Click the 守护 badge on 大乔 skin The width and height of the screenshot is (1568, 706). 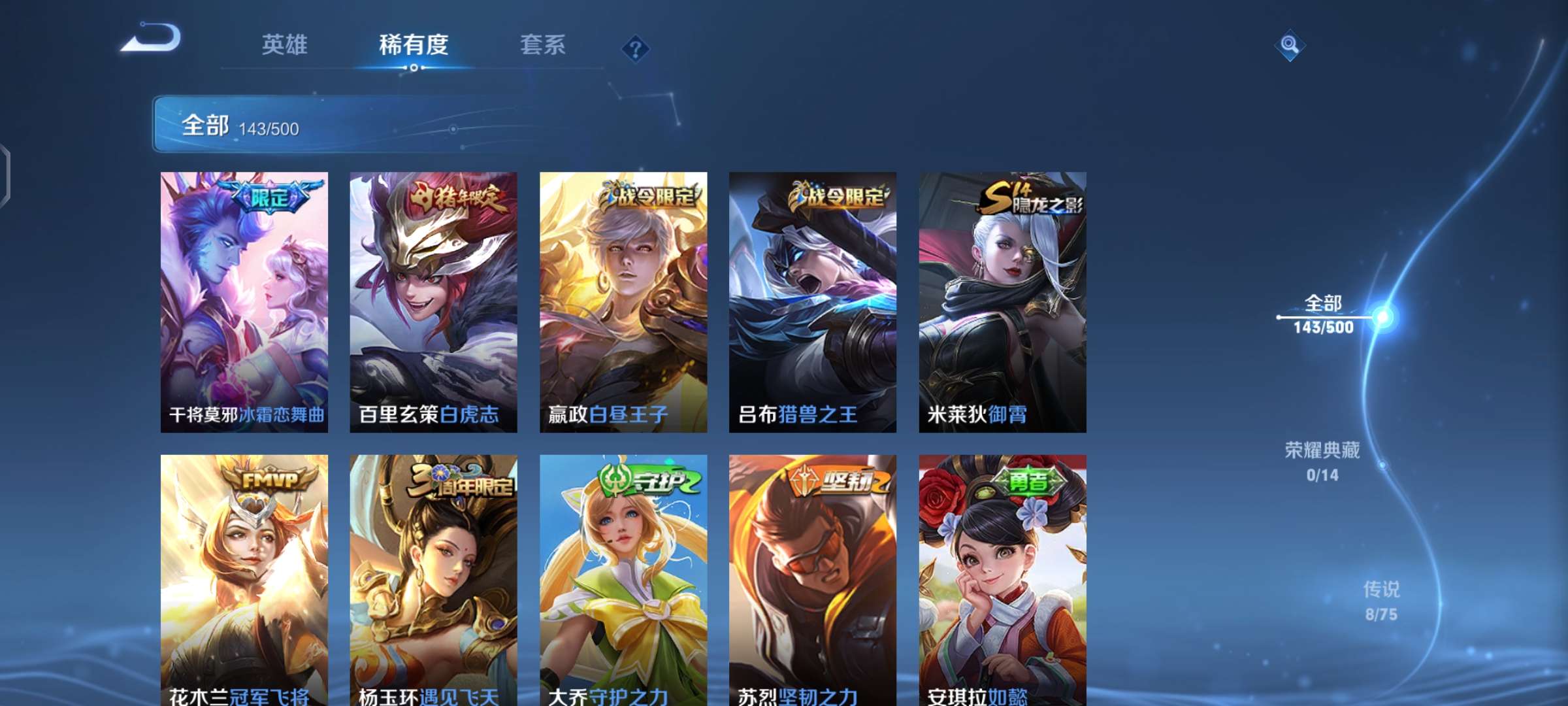(645, 480)
